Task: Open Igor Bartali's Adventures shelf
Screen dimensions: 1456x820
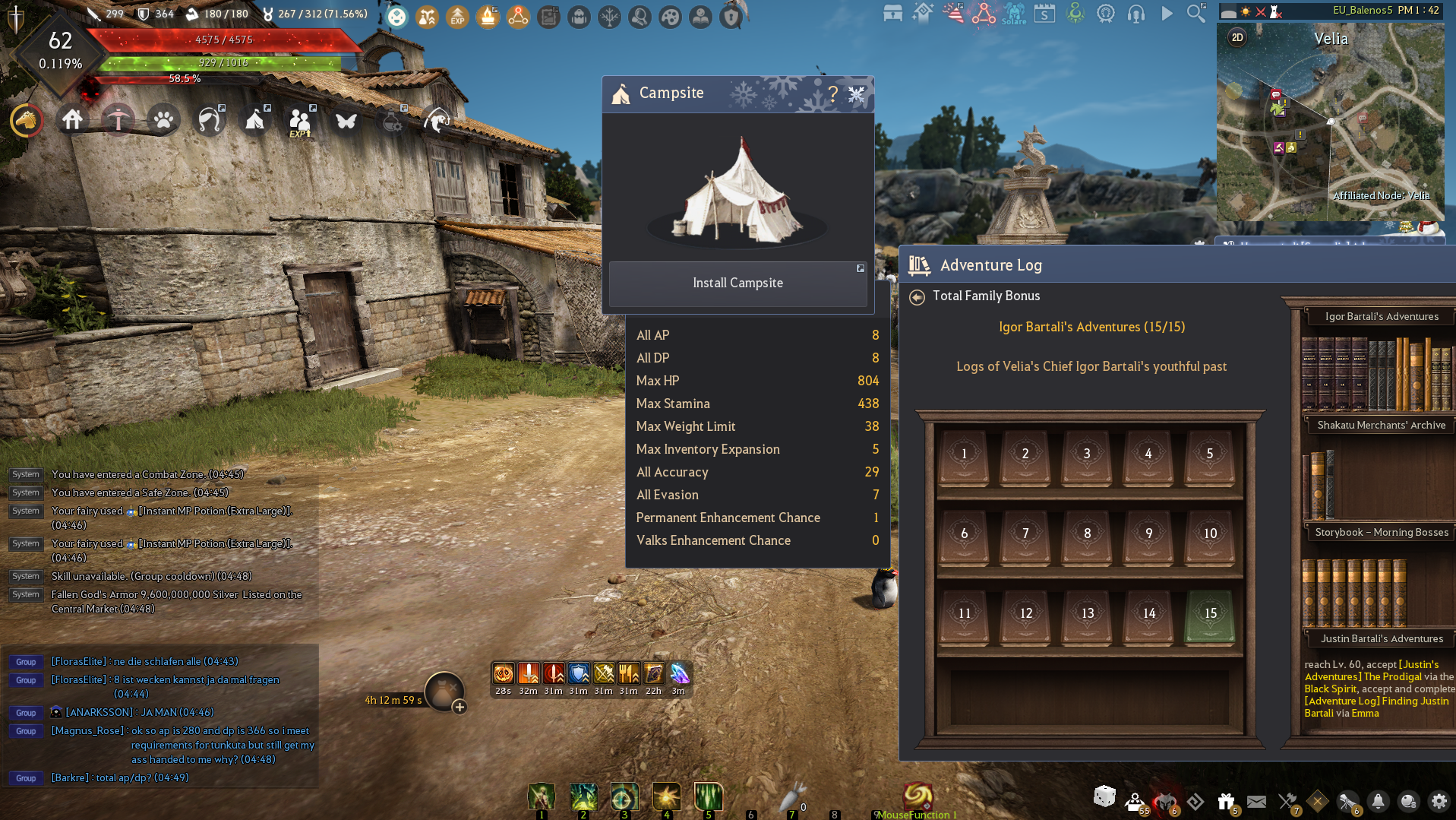Action: tap(1381, 317)
